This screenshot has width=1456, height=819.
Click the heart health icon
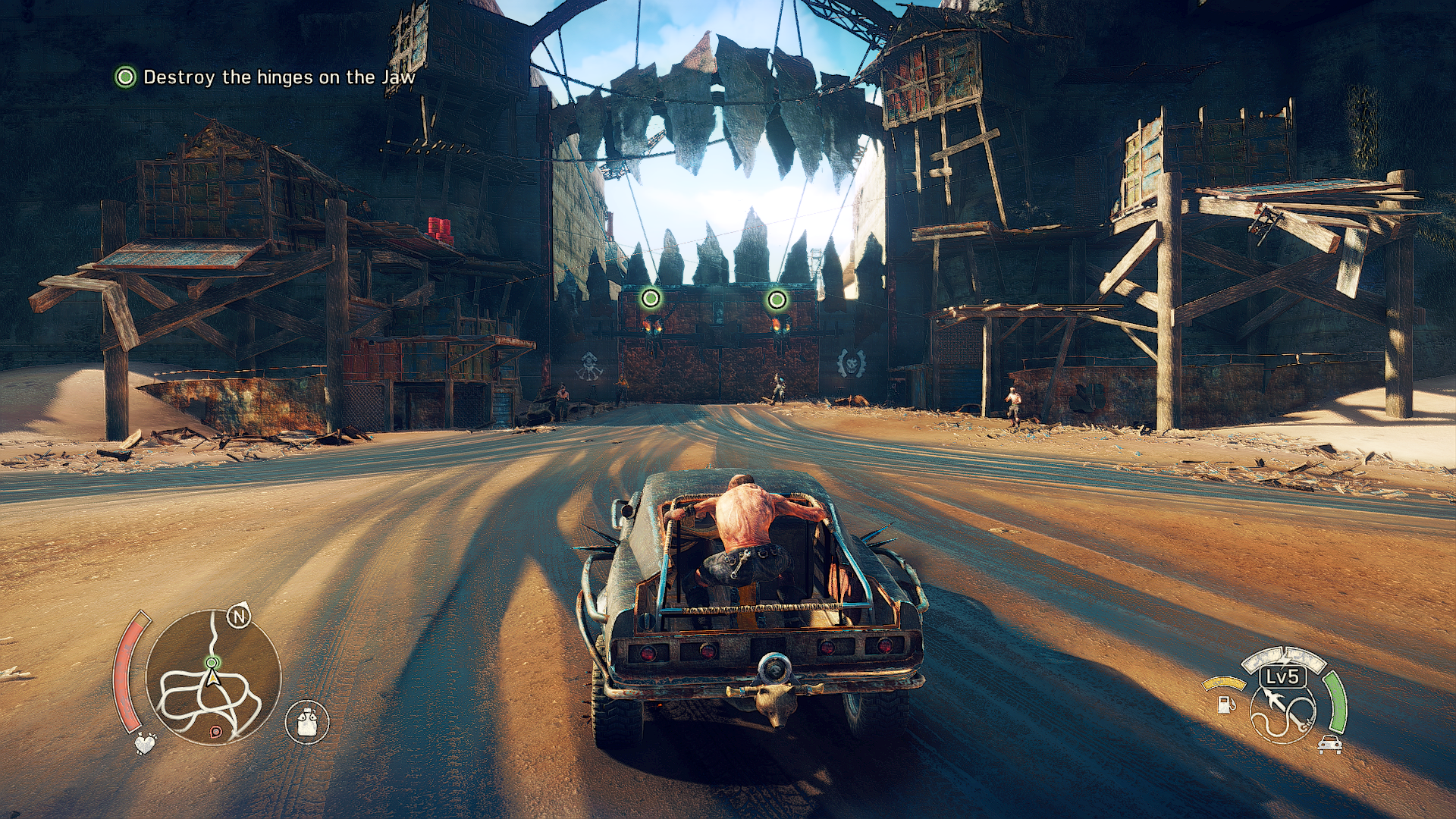click(x=144, y=742)
